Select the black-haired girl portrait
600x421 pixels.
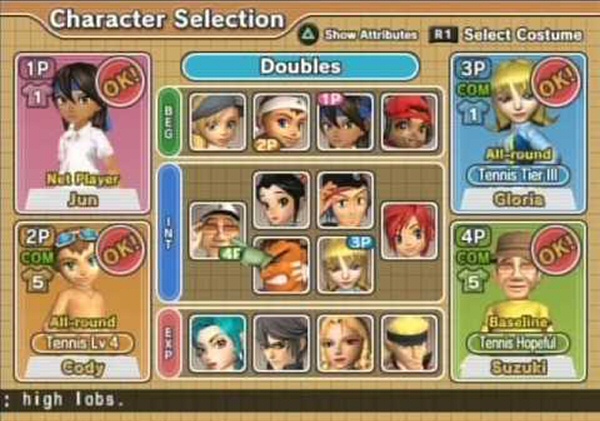click(x=281, y=199)
